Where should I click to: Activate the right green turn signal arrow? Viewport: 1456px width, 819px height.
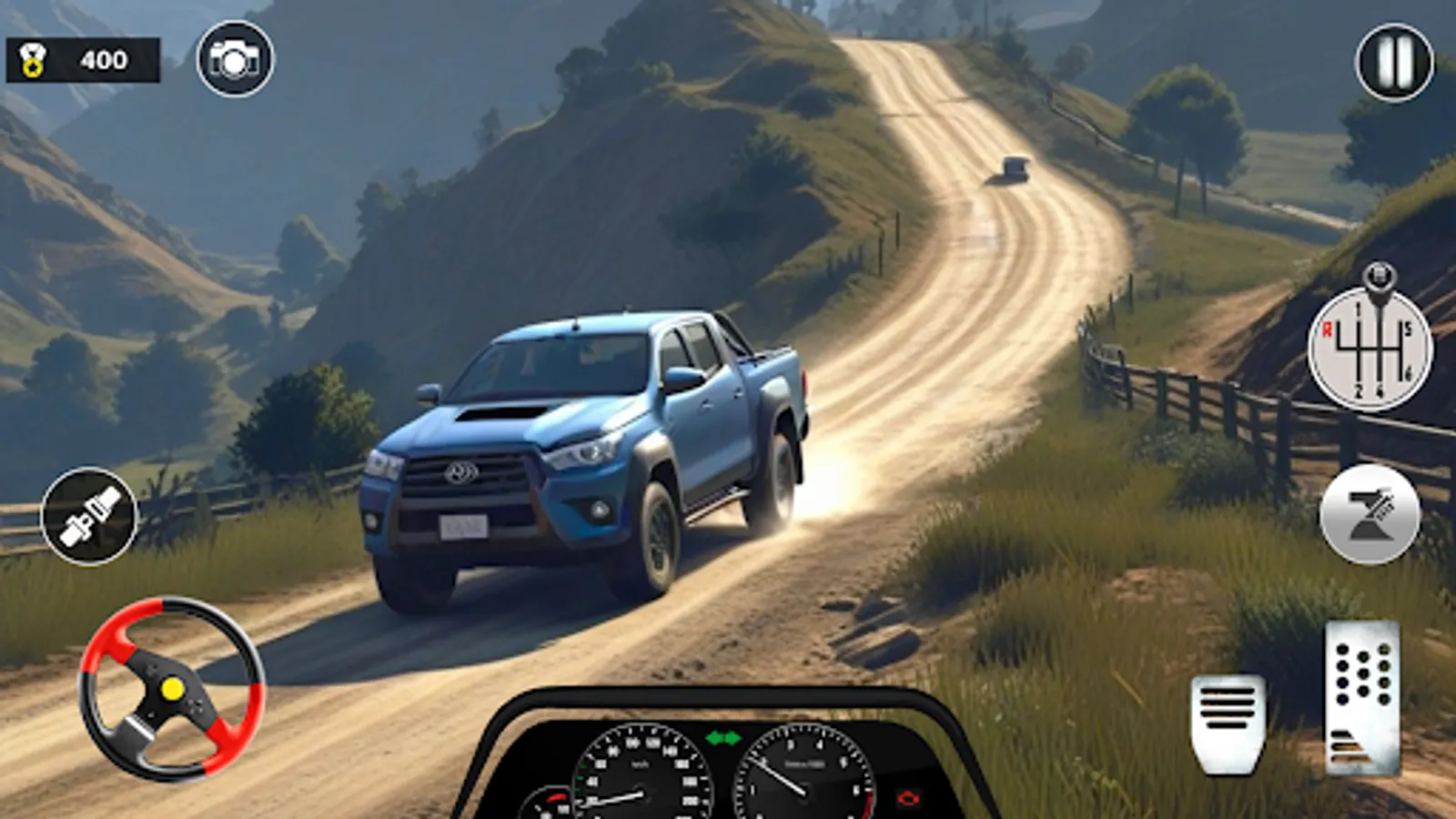click(733, 738)
